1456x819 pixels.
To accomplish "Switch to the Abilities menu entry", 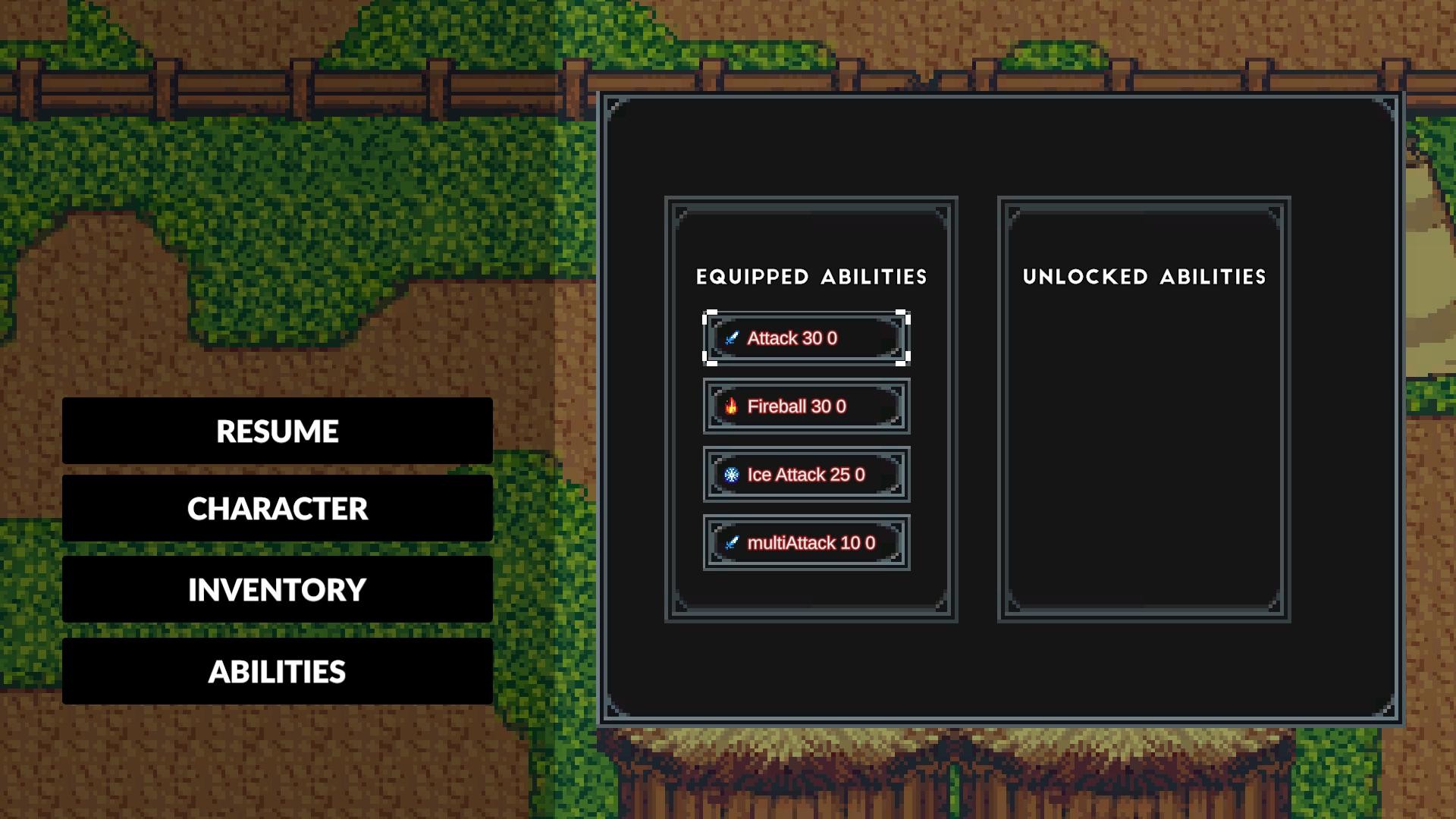I will [278, 672].
